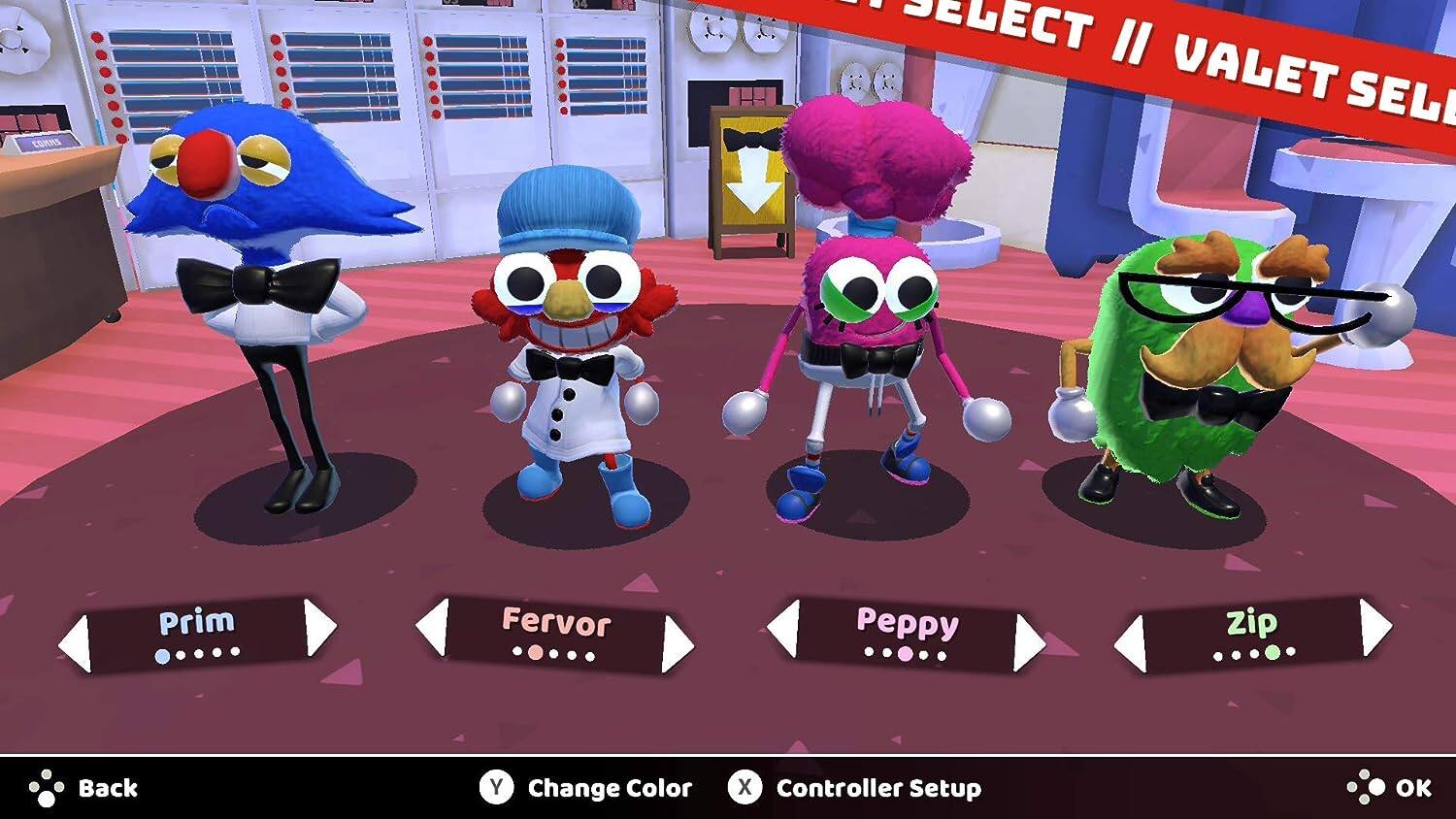Click the right arrow next to Peppy

(x=1028, y=642)
